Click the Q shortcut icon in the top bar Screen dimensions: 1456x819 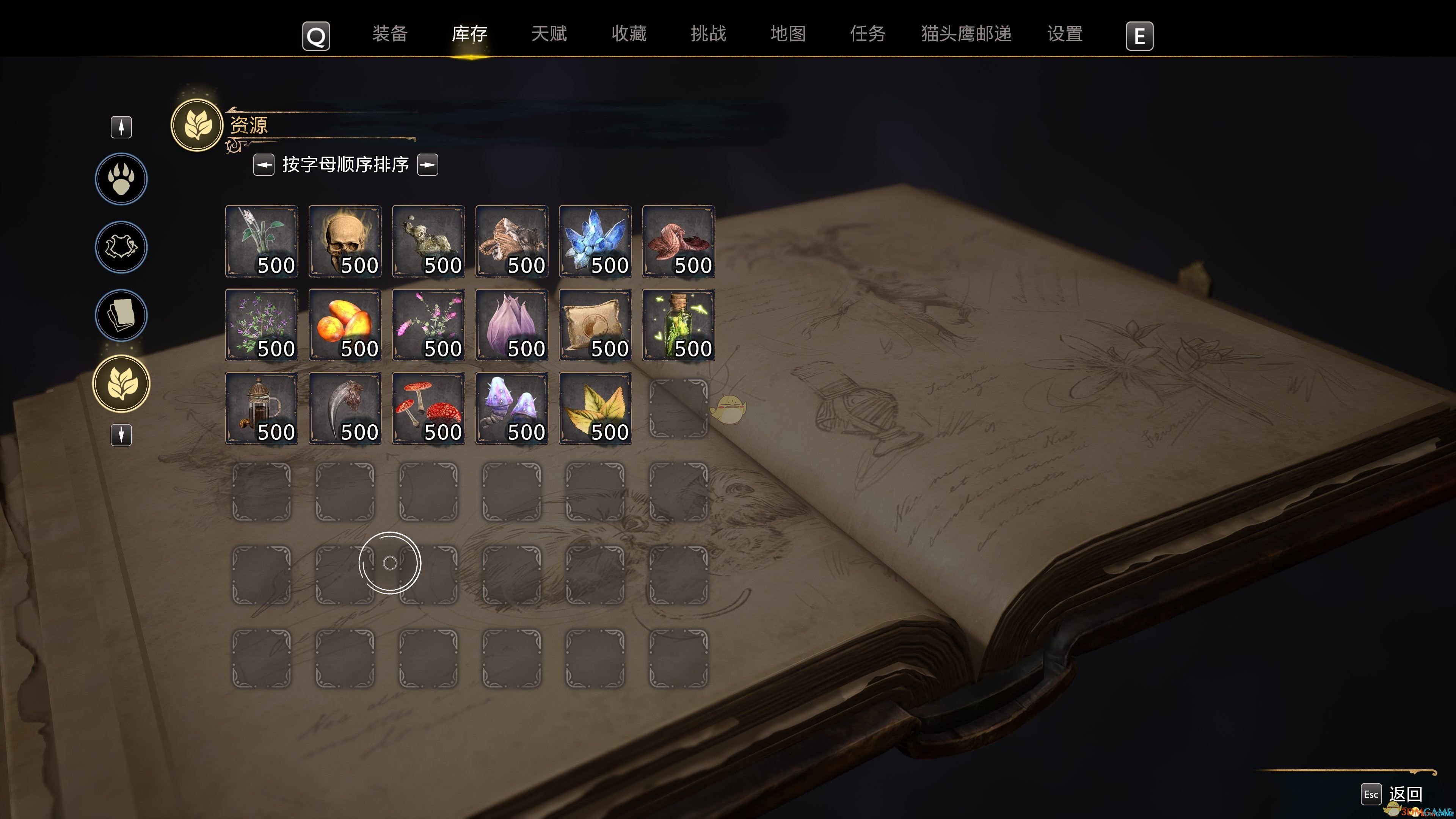(x=315, y=36)
